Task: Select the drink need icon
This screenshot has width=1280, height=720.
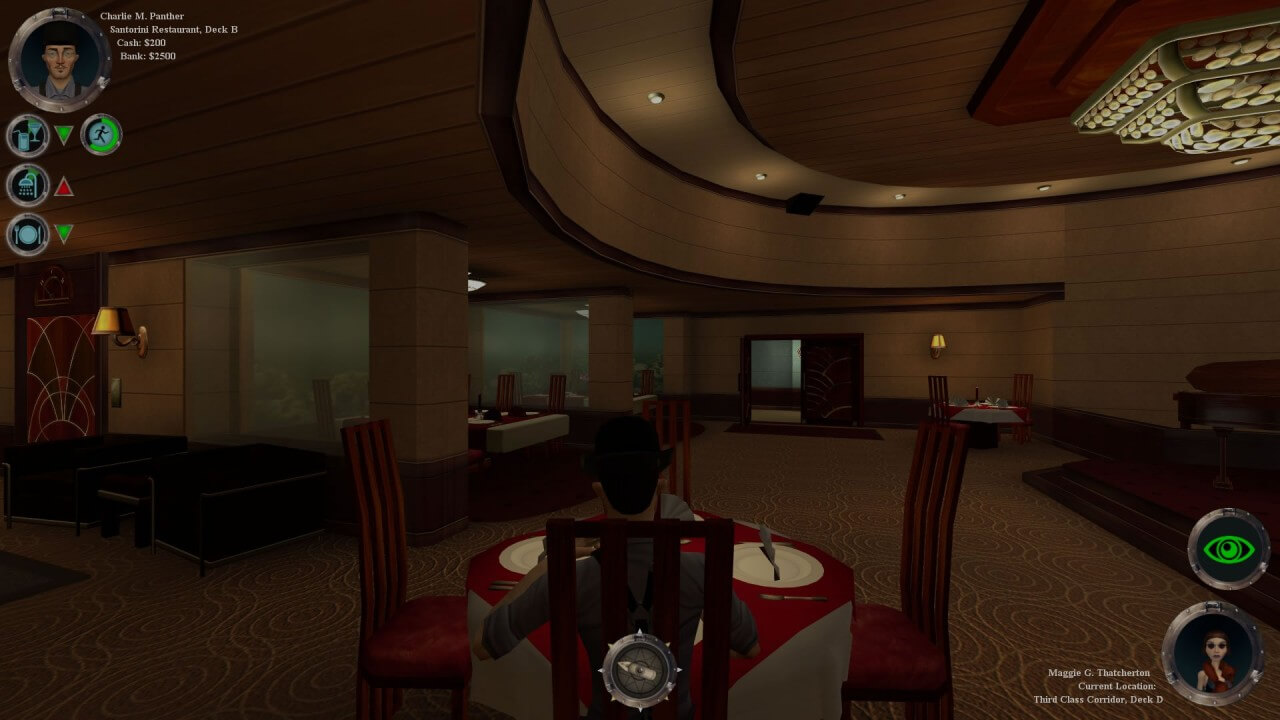Action: point(27,136)
